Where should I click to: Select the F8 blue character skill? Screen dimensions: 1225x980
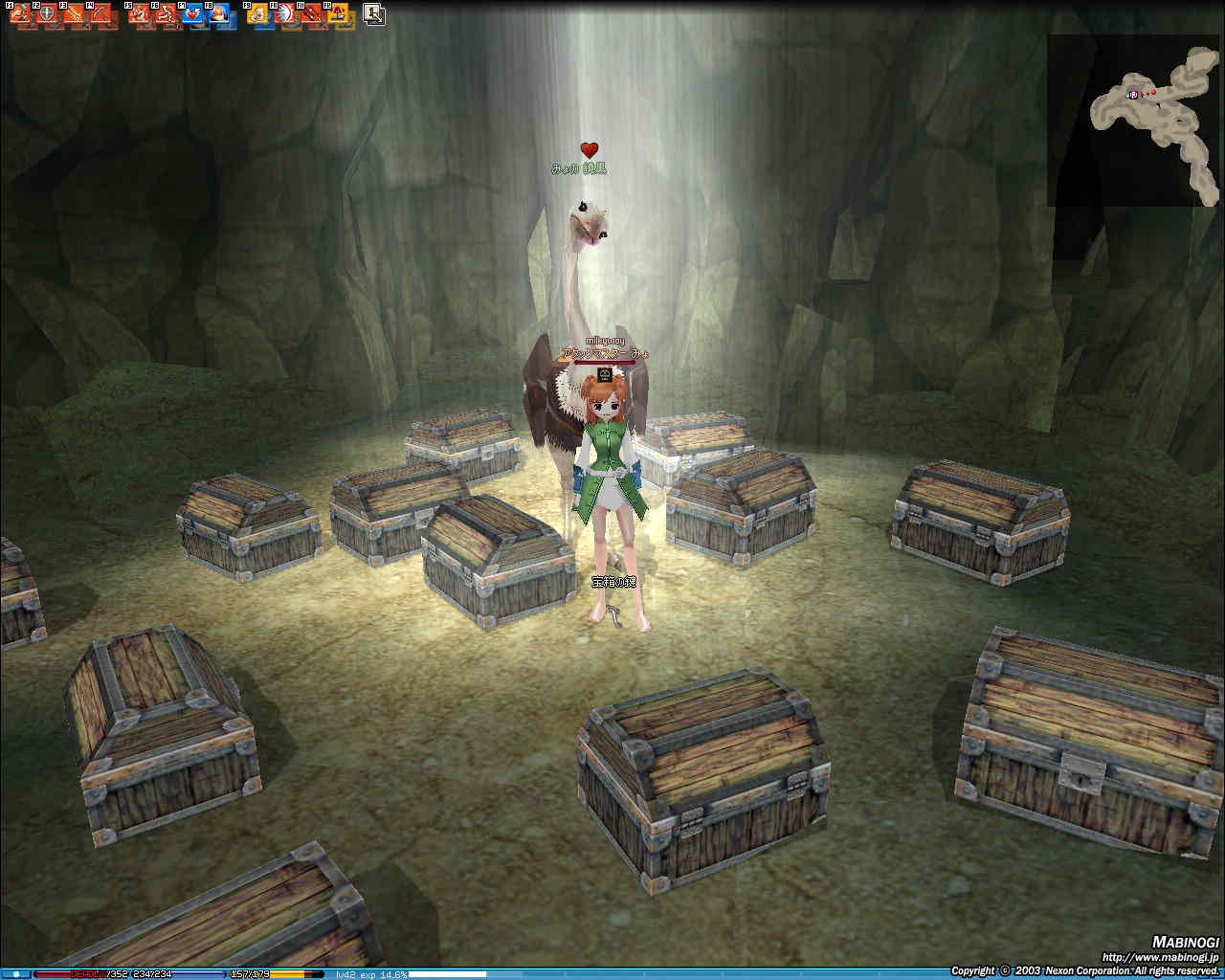pos(219,15)
